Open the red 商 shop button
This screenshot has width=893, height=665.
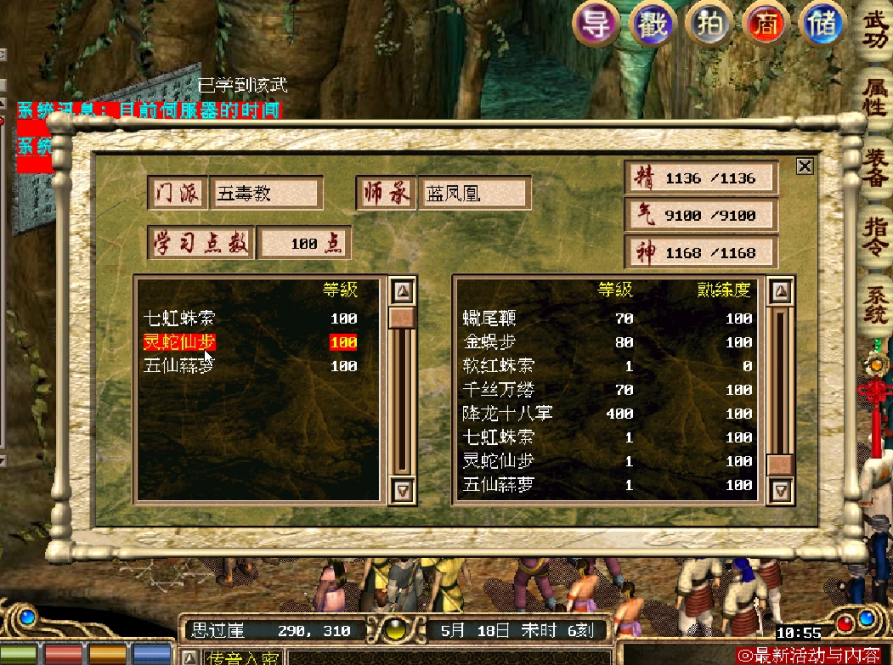pos(766,24)
